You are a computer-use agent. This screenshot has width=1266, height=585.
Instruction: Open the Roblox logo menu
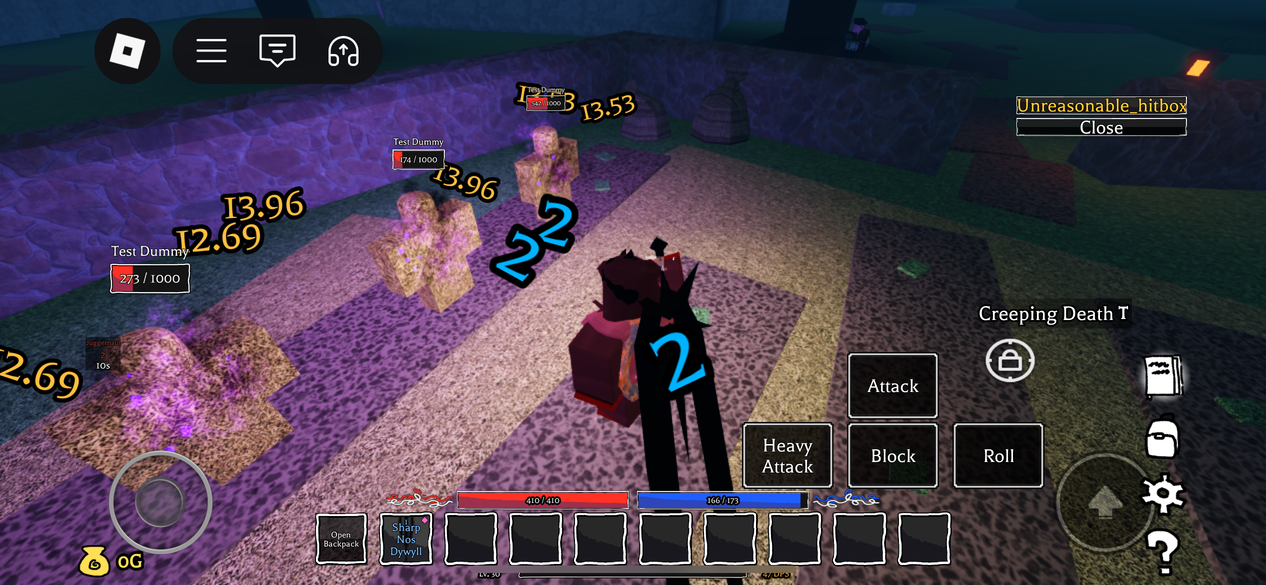(x=128, y=50)
